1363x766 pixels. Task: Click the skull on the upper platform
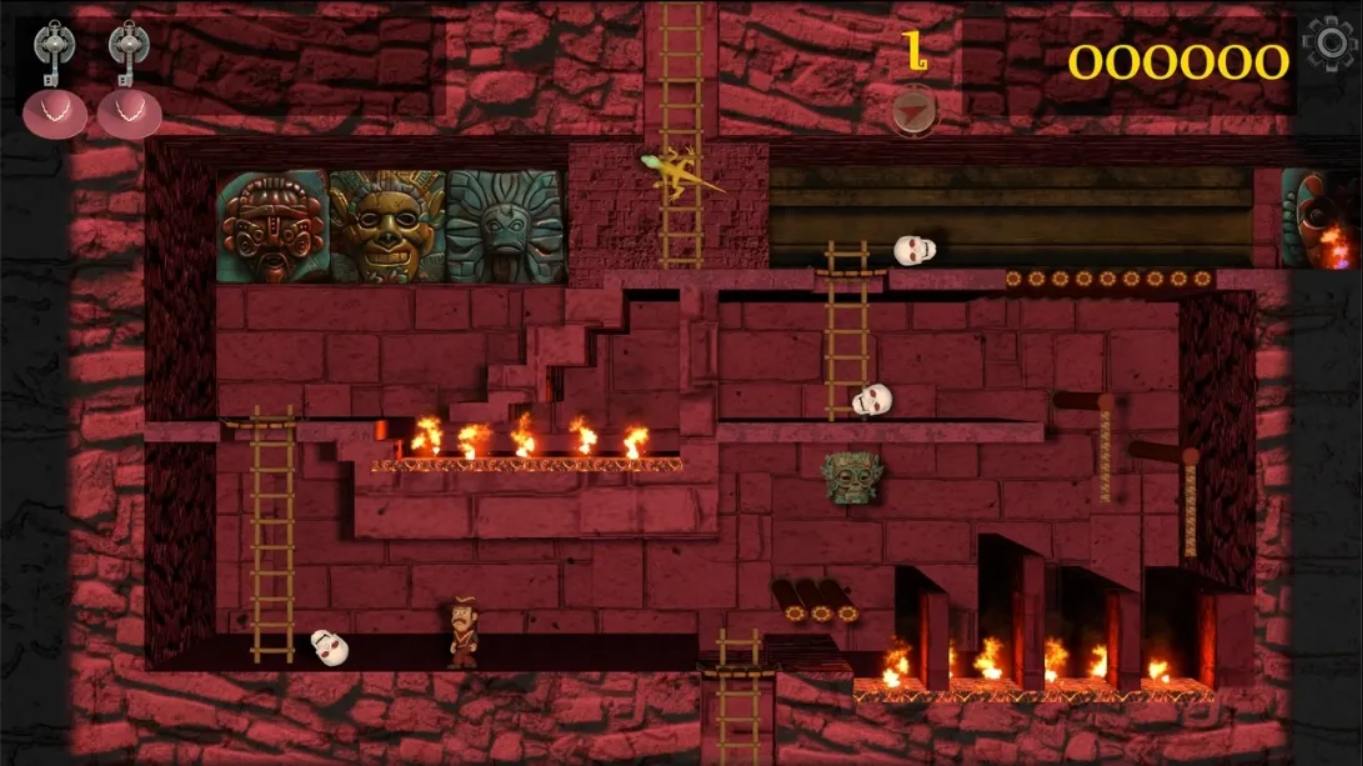click(x=915, y=248)
